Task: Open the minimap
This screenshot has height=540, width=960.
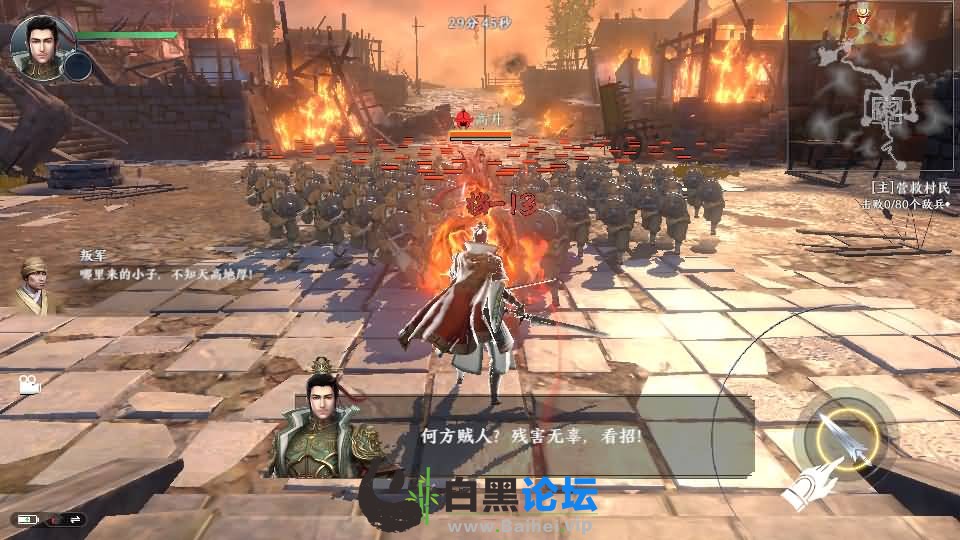Action: point(871,85)
